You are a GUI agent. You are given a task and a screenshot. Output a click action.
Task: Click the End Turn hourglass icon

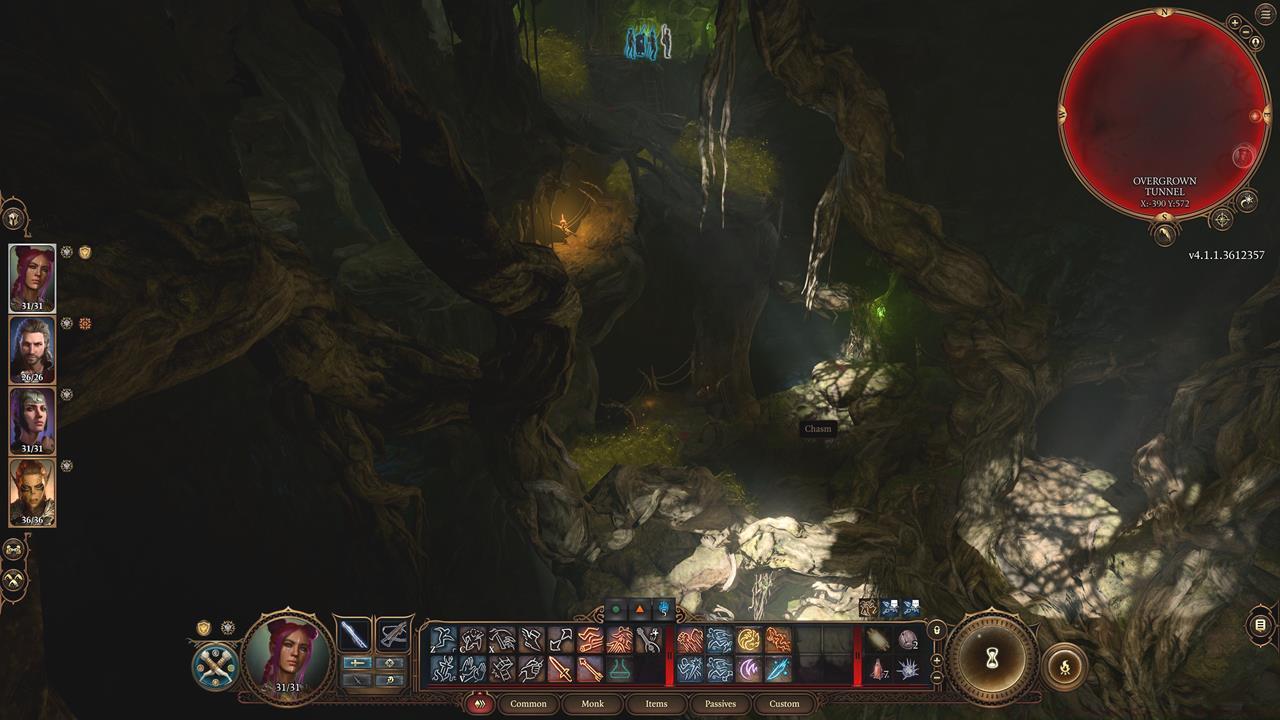point(992,657)
